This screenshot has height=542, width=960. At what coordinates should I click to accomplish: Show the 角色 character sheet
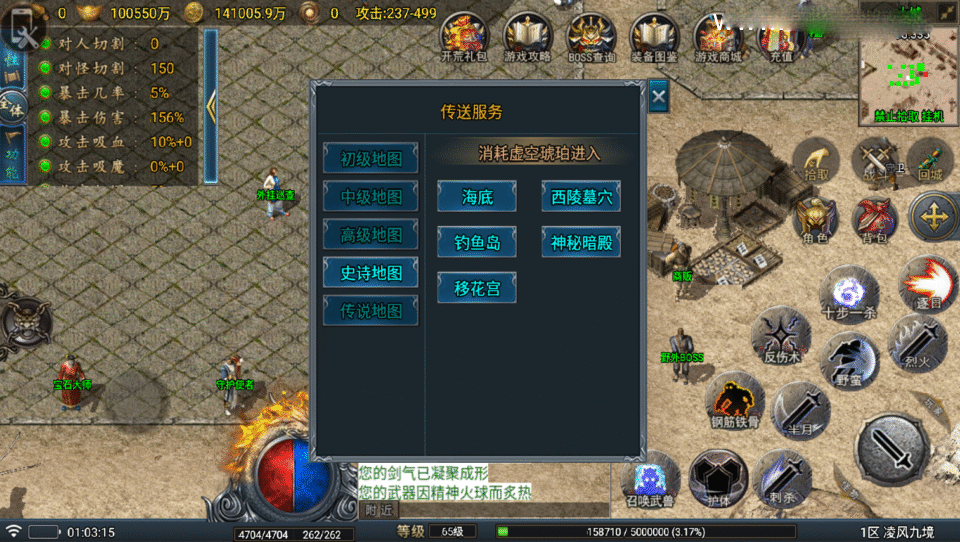pos(815,220)
